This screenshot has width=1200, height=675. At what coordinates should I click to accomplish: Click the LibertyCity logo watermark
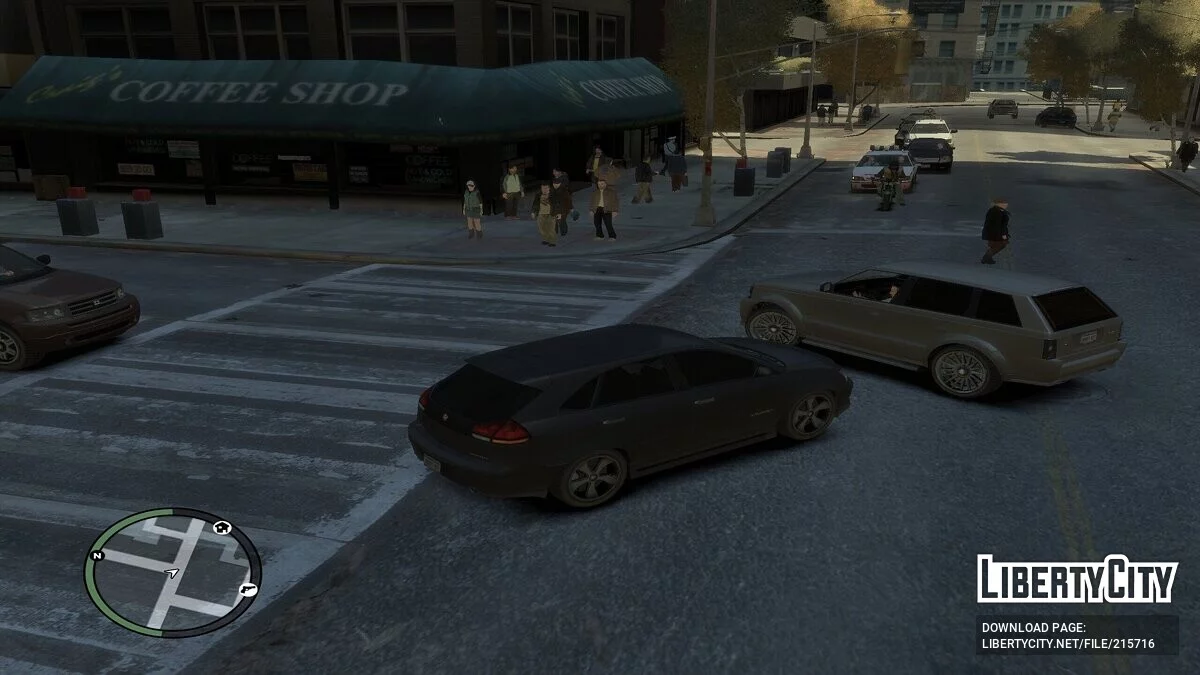1077,579
